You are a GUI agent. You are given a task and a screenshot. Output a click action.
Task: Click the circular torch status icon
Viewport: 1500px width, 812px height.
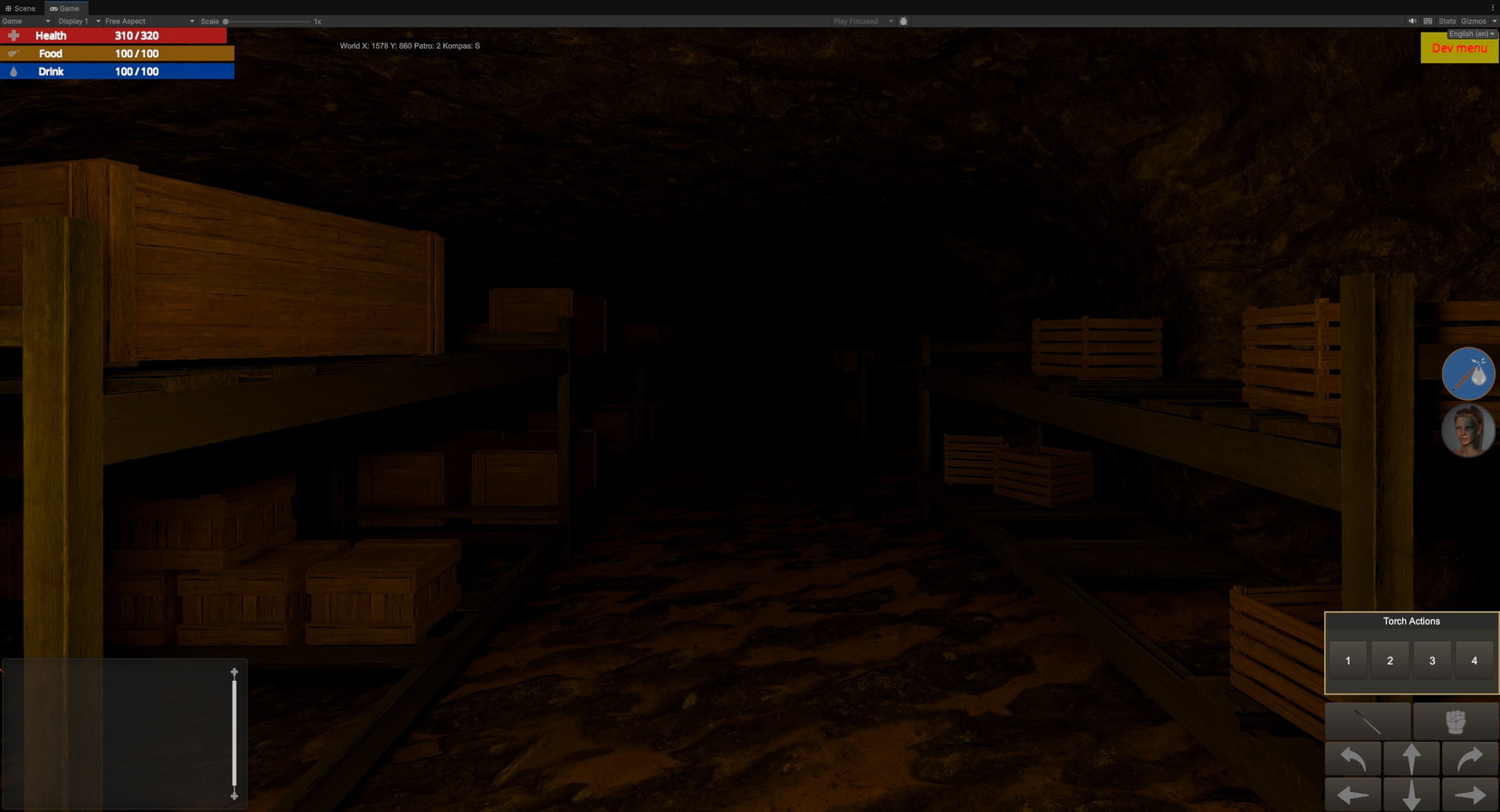(x=1467, y=373)
